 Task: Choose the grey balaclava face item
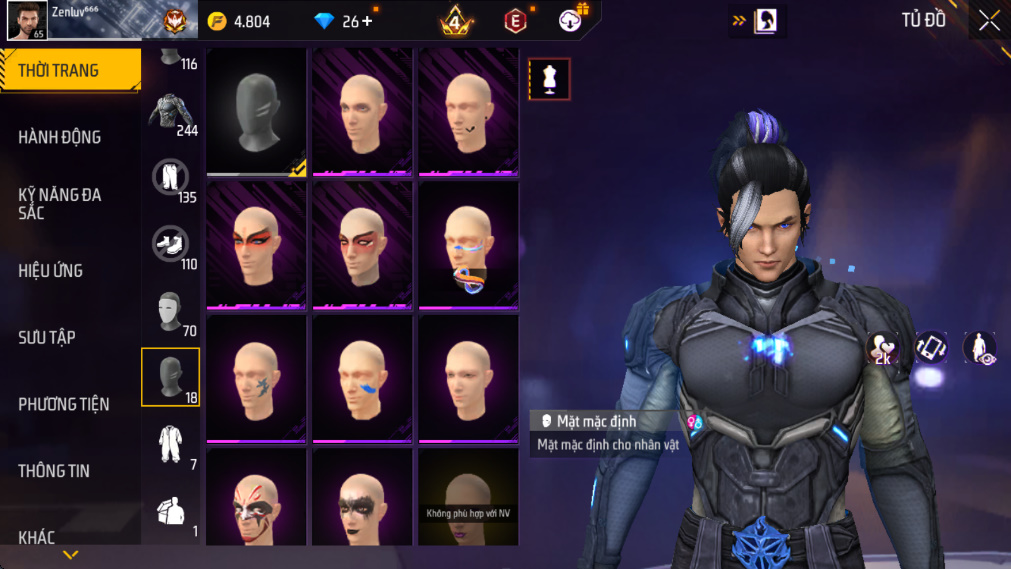(x=257, y=112)
